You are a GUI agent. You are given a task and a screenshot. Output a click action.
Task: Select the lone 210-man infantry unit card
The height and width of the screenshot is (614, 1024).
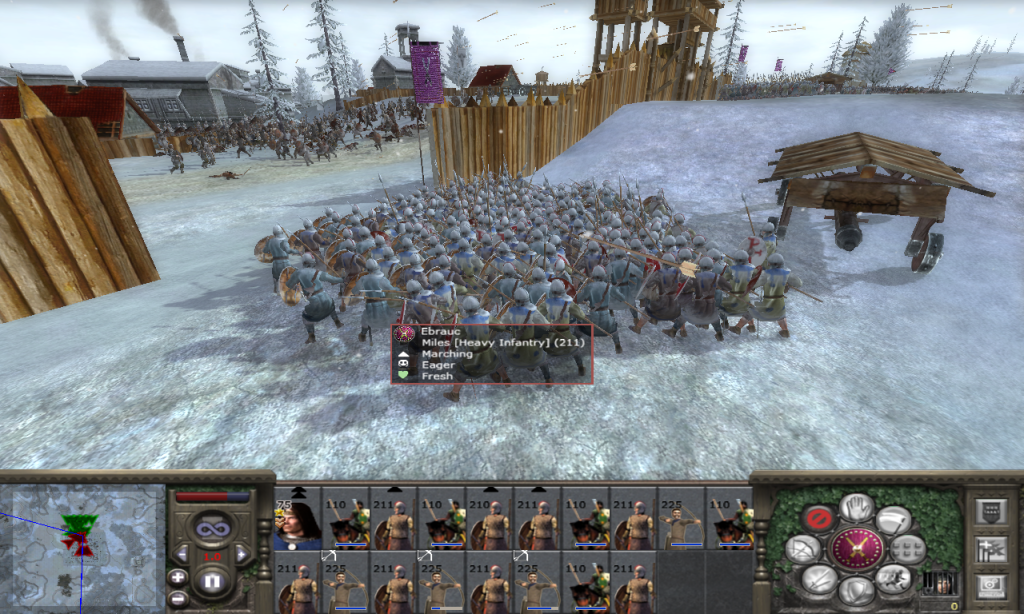coord(490,518)
